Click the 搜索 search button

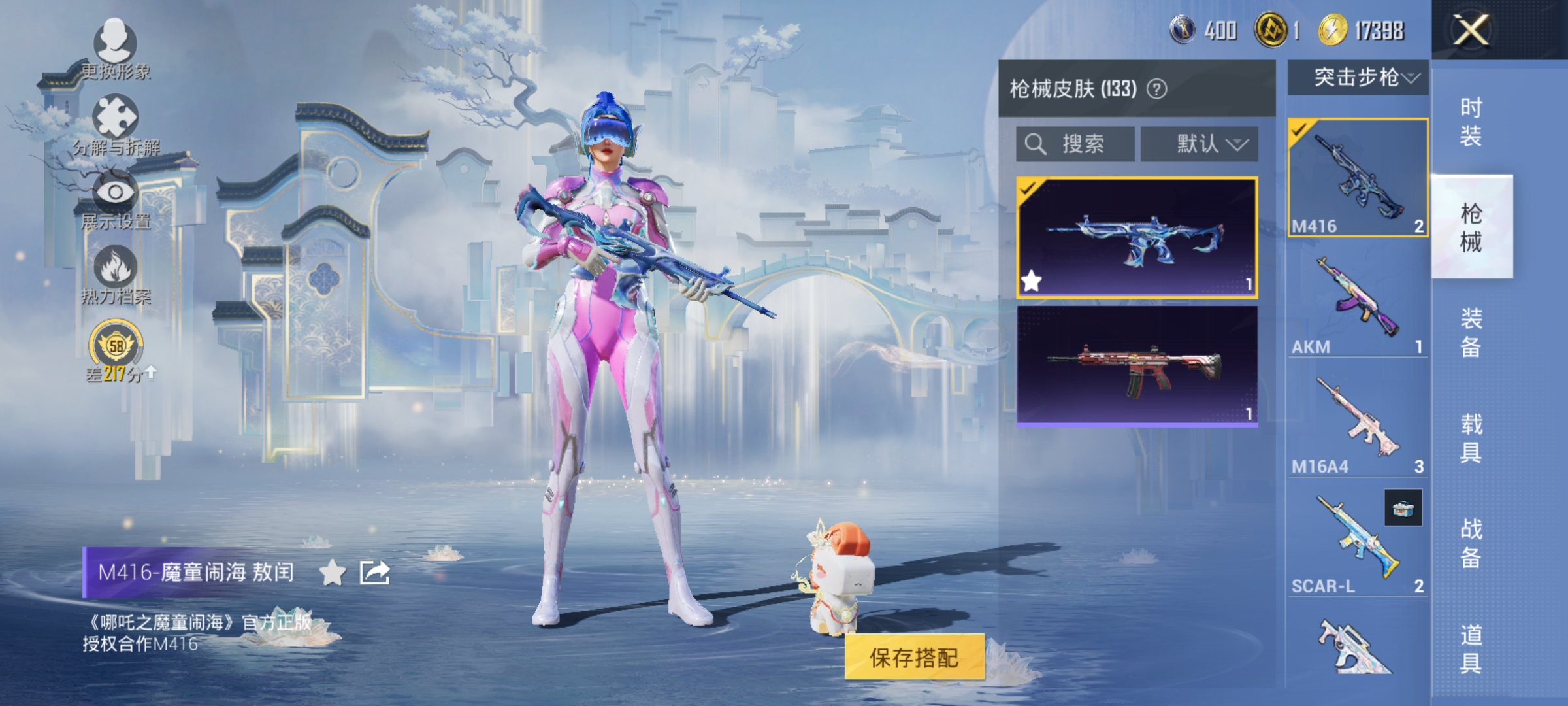(x=1079, y=145)
